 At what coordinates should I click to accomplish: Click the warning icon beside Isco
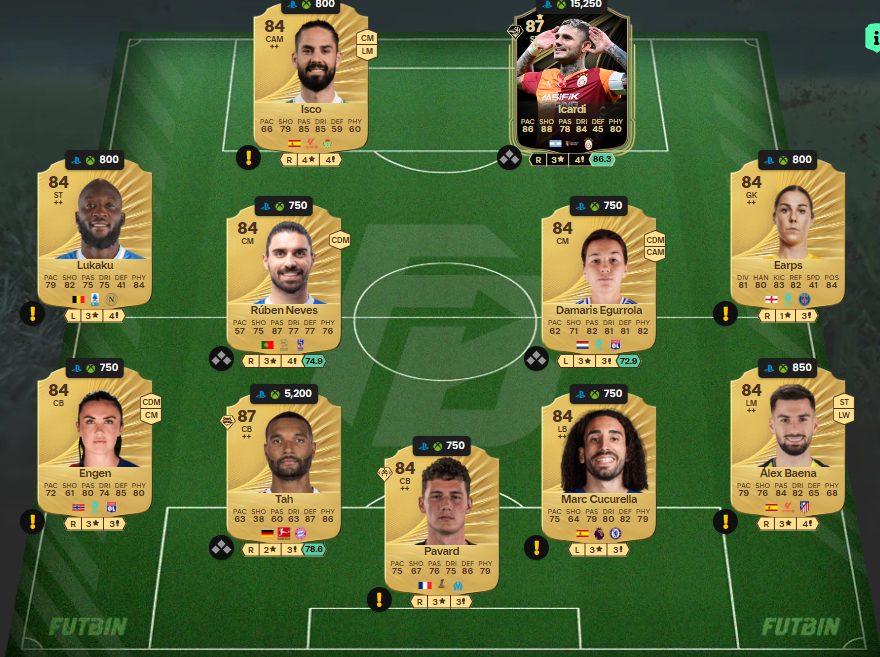point(248,157)
